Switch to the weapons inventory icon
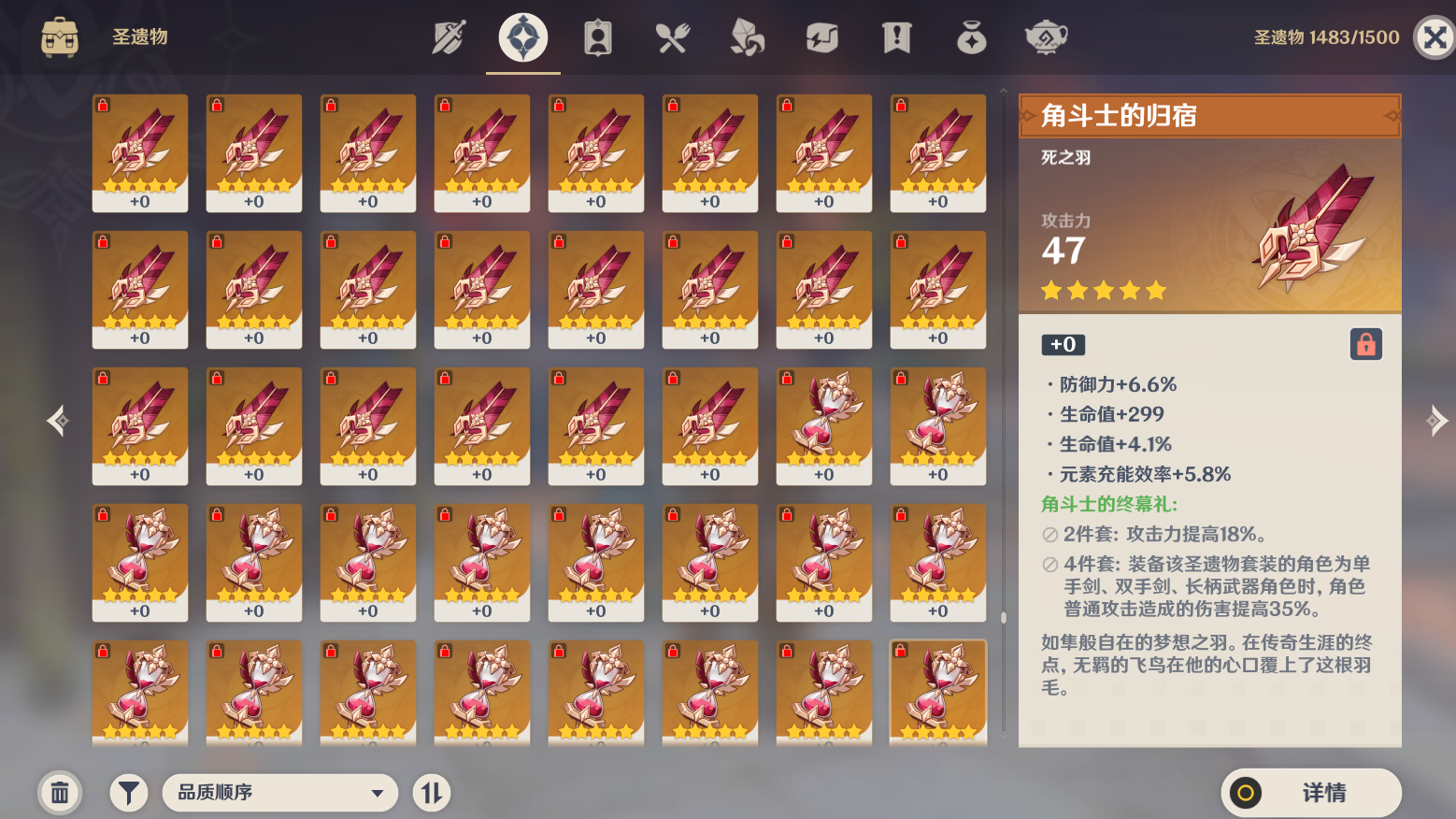The height and width of the screenshot is (819, 1456). click(x=447, y=37)
